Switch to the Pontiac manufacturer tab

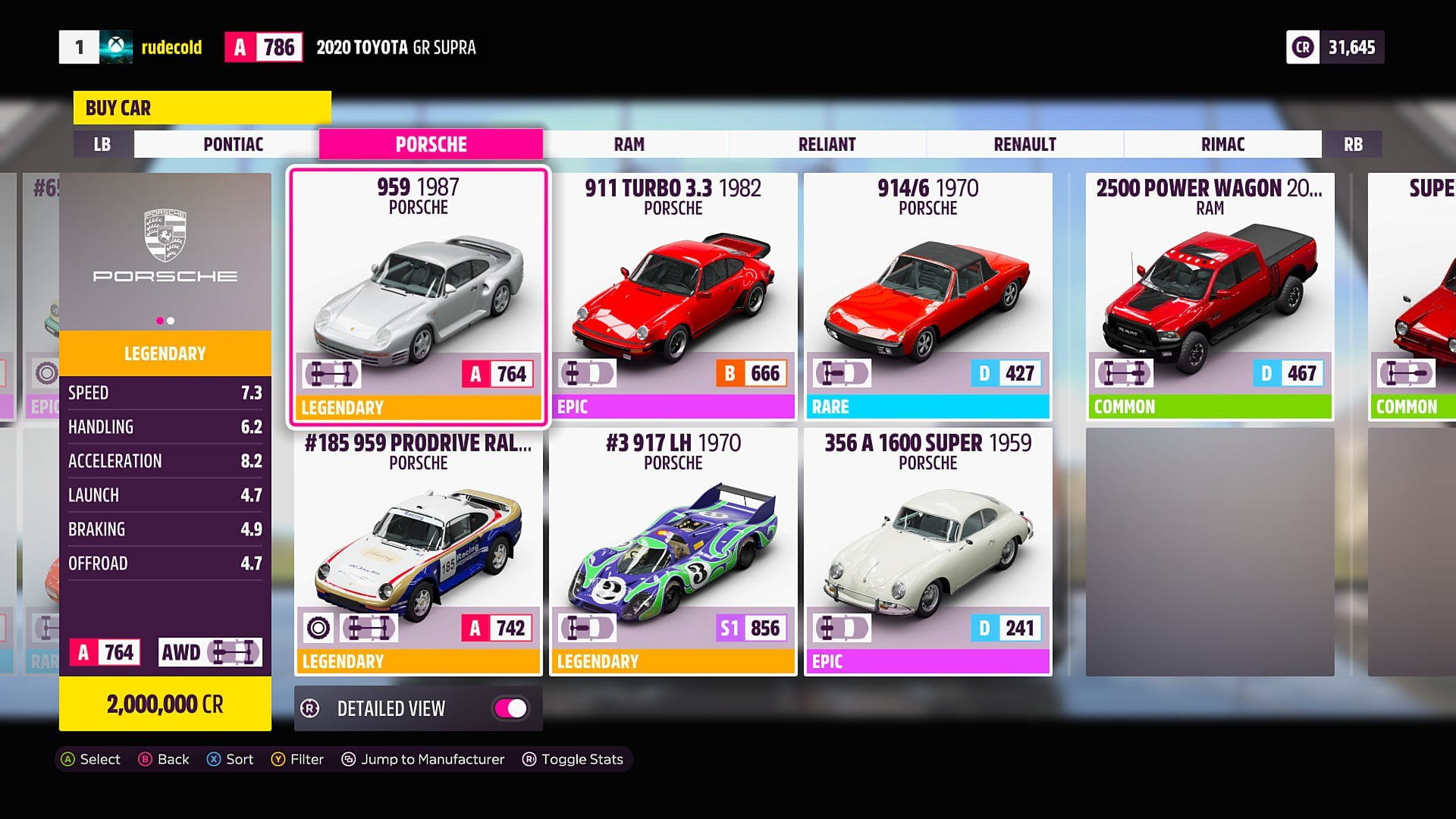tap(233, 144)
